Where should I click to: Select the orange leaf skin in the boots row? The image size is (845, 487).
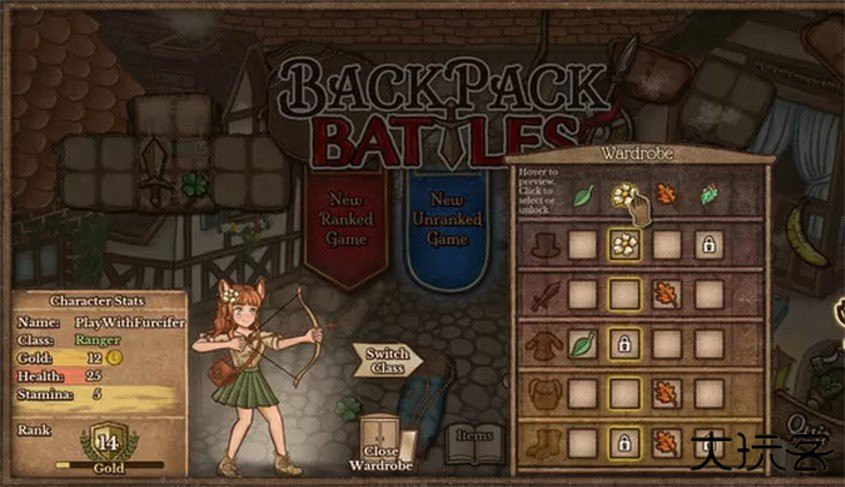pos(666,441)
